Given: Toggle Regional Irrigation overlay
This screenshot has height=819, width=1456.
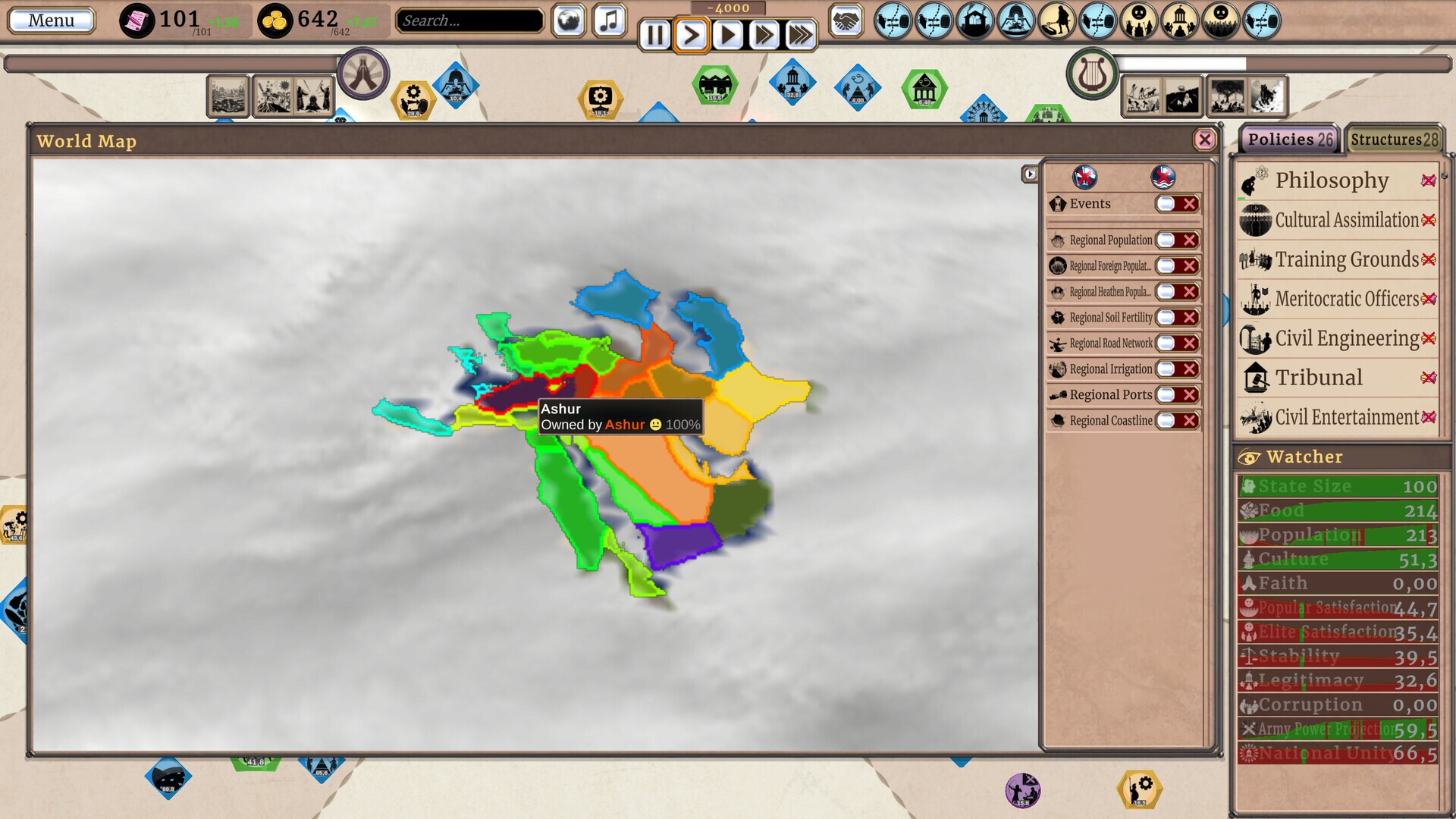Looking at the screenshot, I should [x=1176, y=369].
